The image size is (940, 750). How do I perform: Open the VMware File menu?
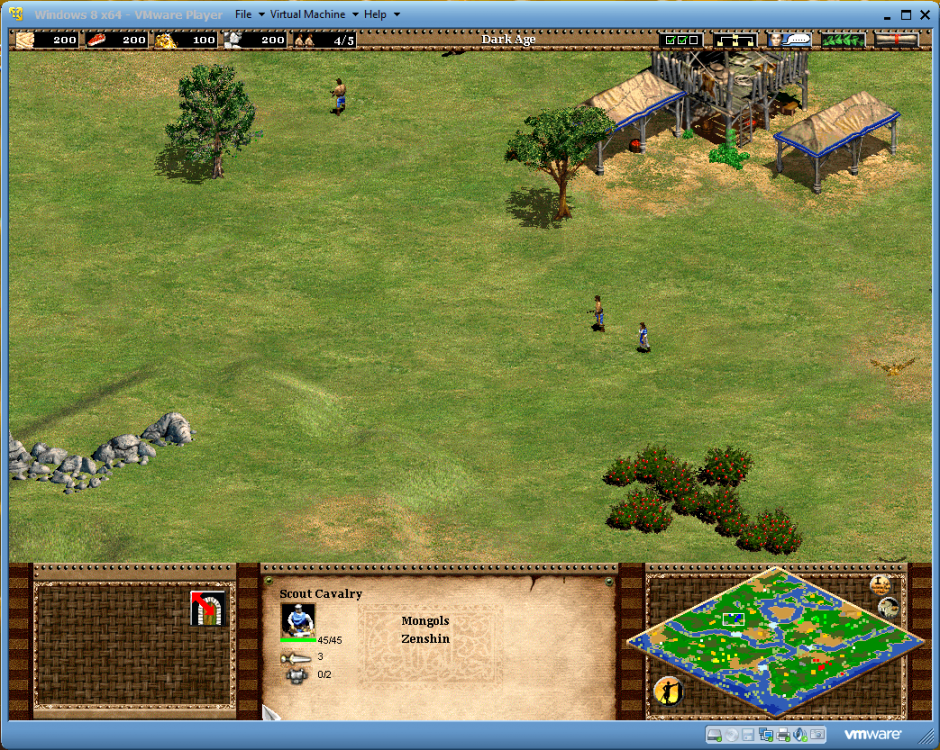point(244,15)
